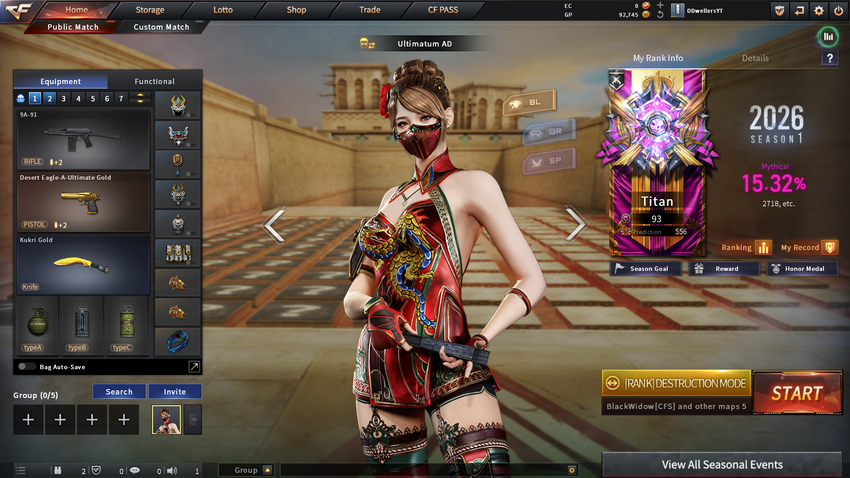Go to the Shop menu
Screen dimensions: 850x478
(x=296, y=9)
